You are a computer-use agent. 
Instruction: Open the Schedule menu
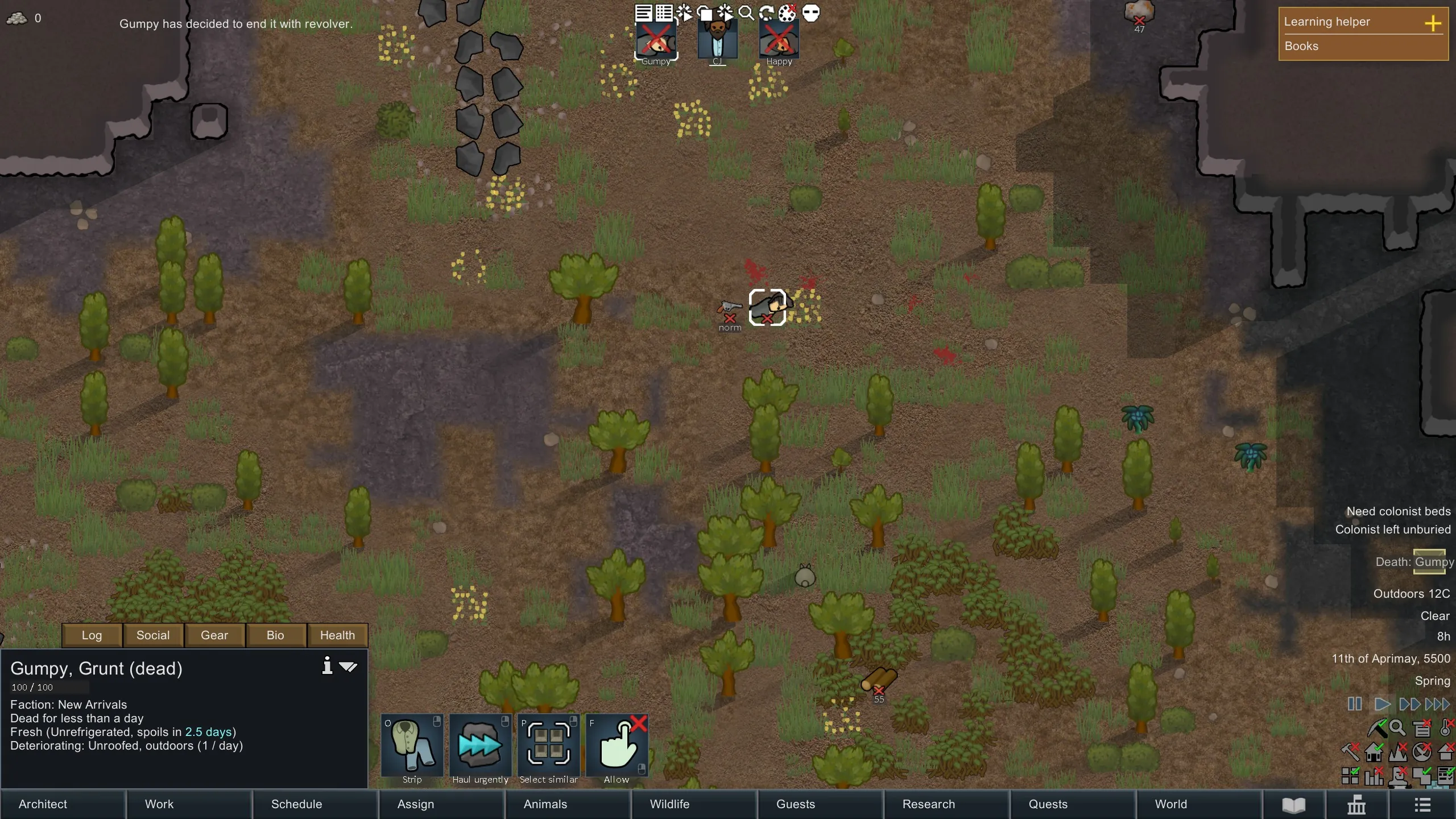tap(315, 804)
